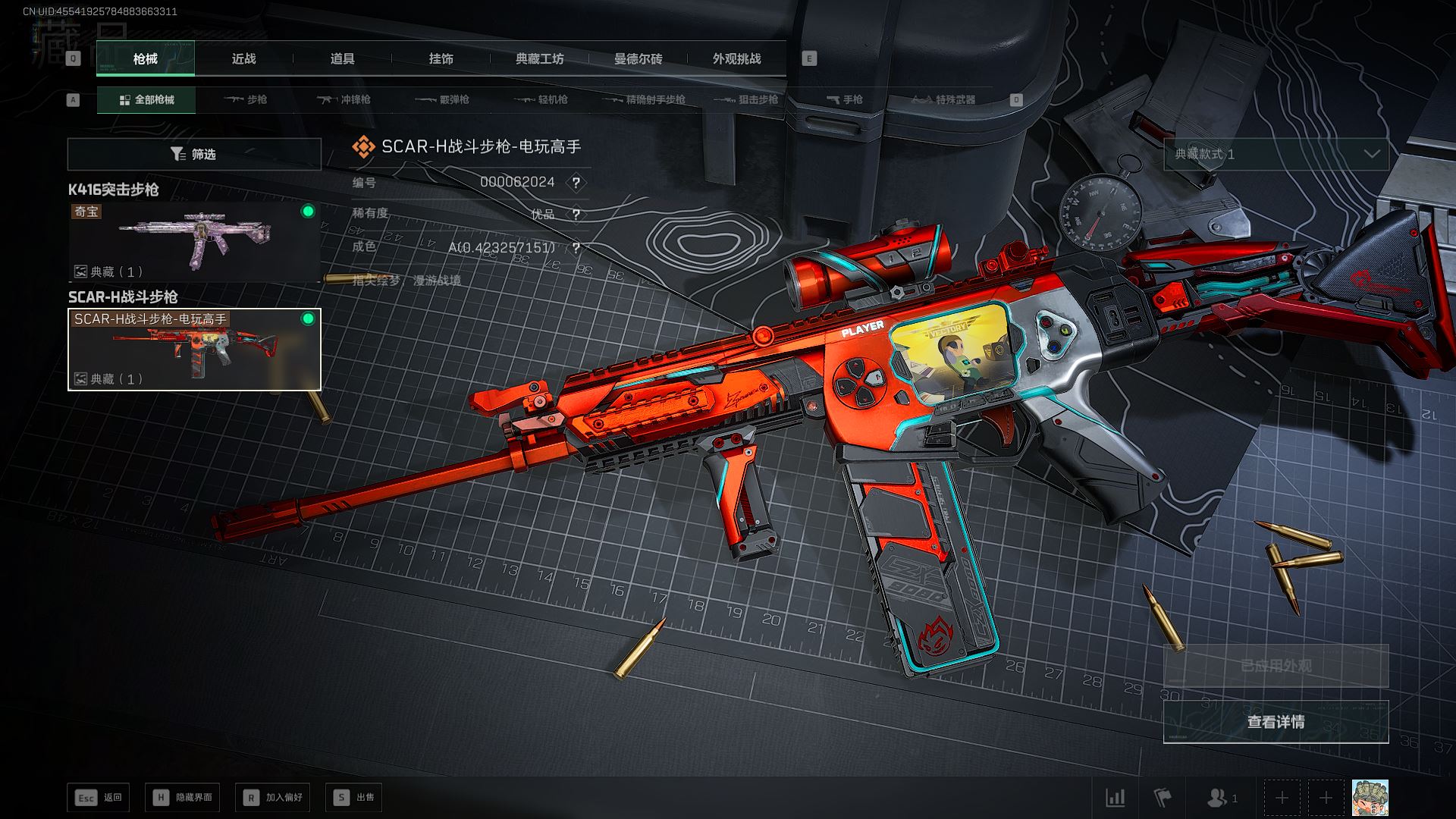Filter the list to 霰弹枪 shotguns
Viewport: 1456px width, 819px height.
pos(443,100)
